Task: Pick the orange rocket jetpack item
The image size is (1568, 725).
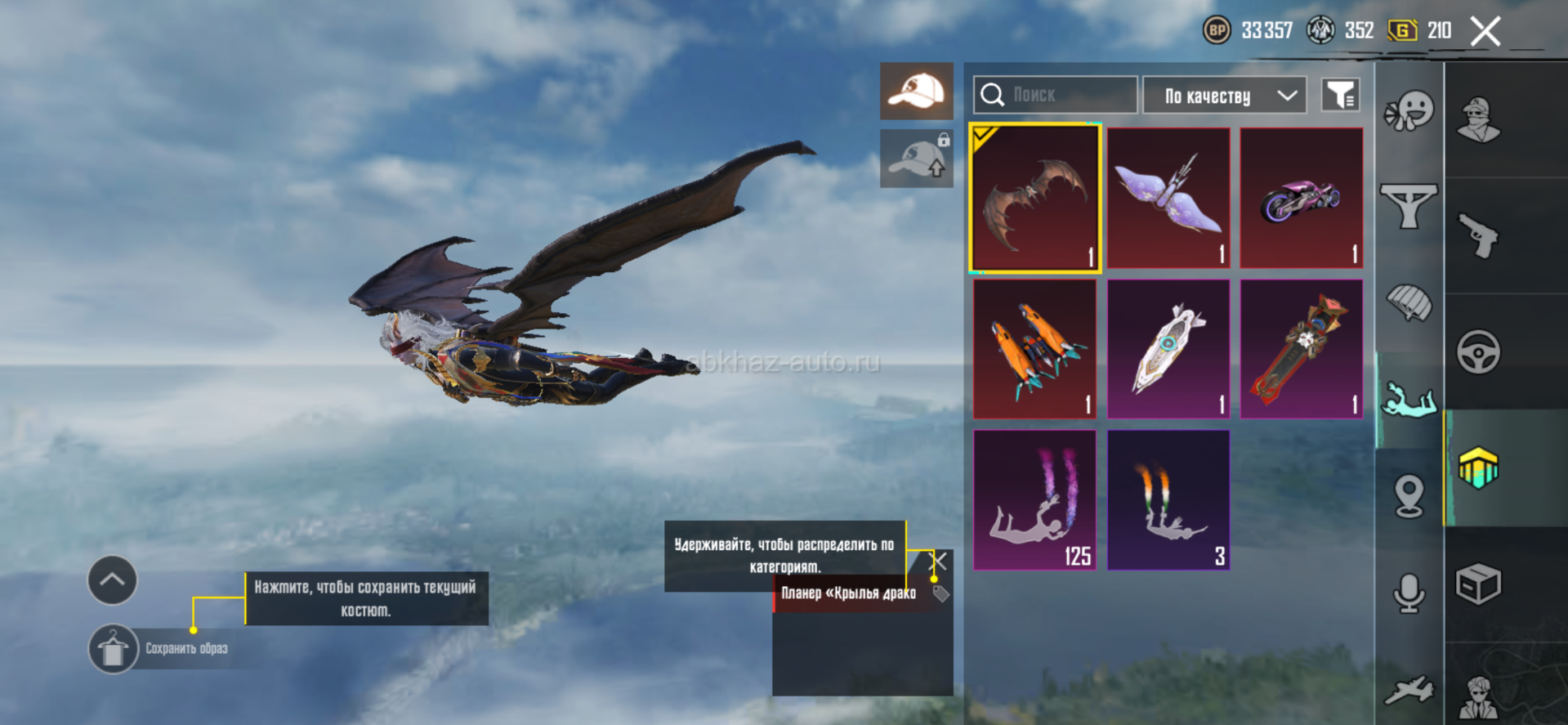Action: click(x=1035, y=350)
